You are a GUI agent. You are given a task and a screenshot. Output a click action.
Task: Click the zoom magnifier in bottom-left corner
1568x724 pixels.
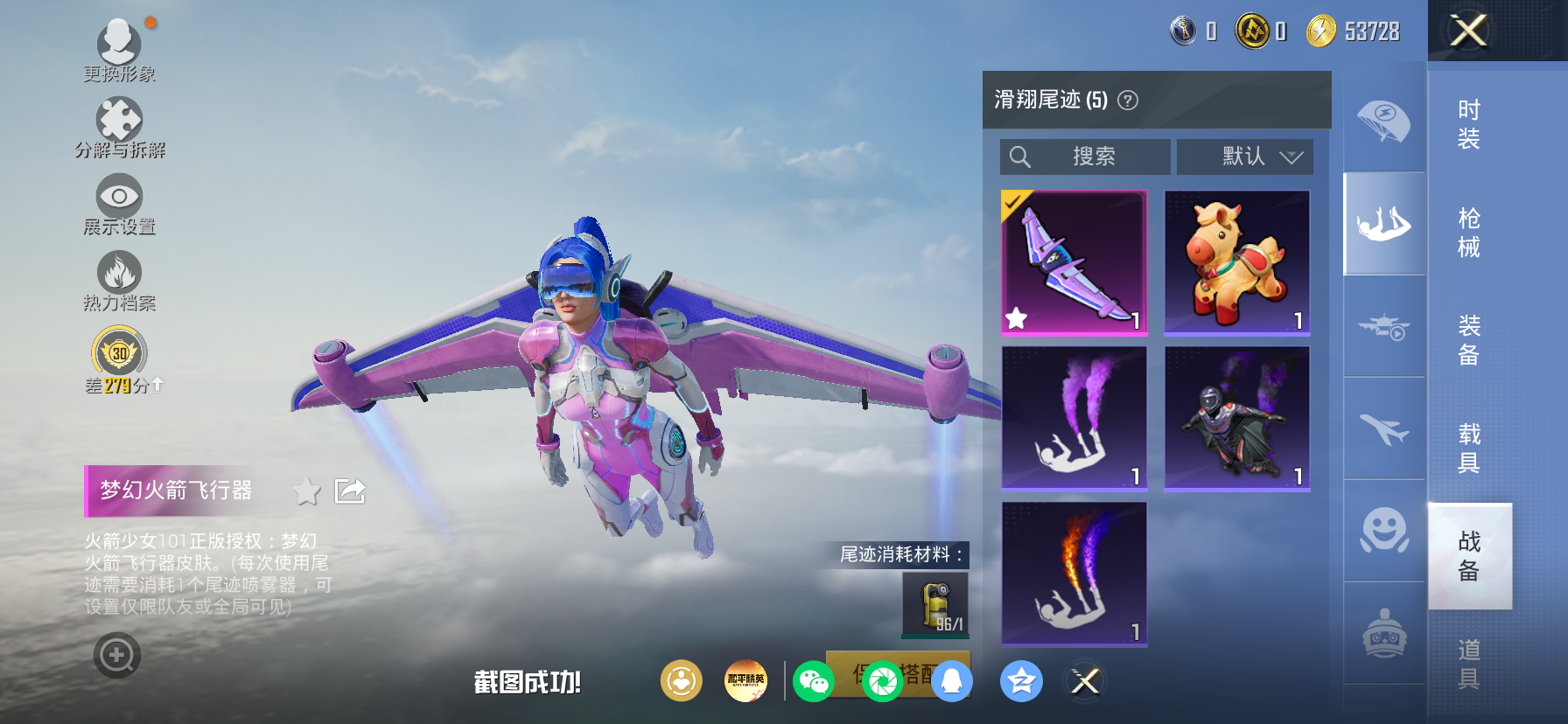click(x=119, y=655)
